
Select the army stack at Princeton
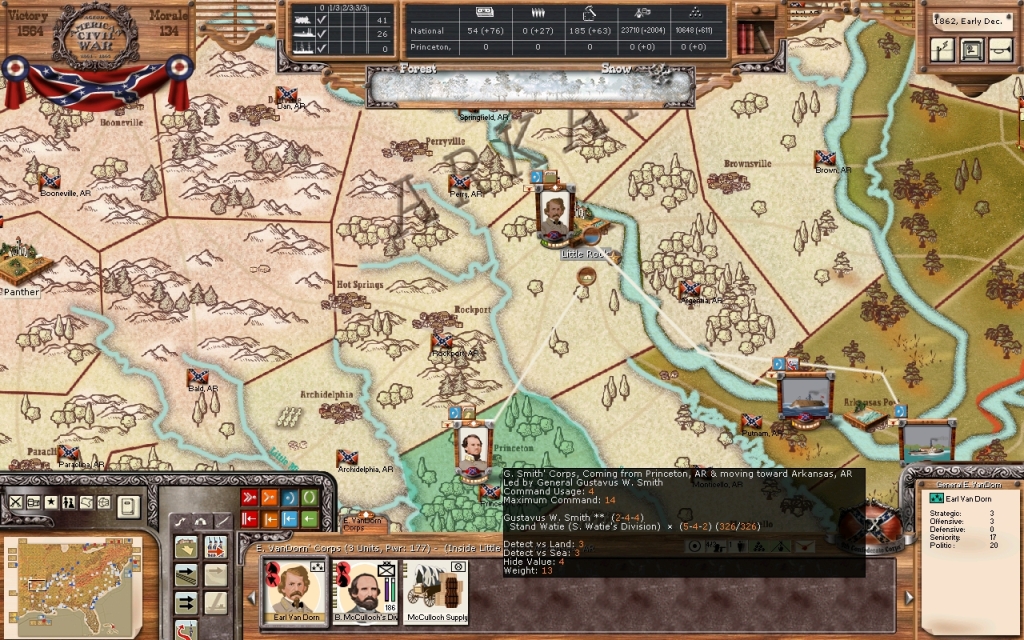pyautogui.click(x=472, y=442)
